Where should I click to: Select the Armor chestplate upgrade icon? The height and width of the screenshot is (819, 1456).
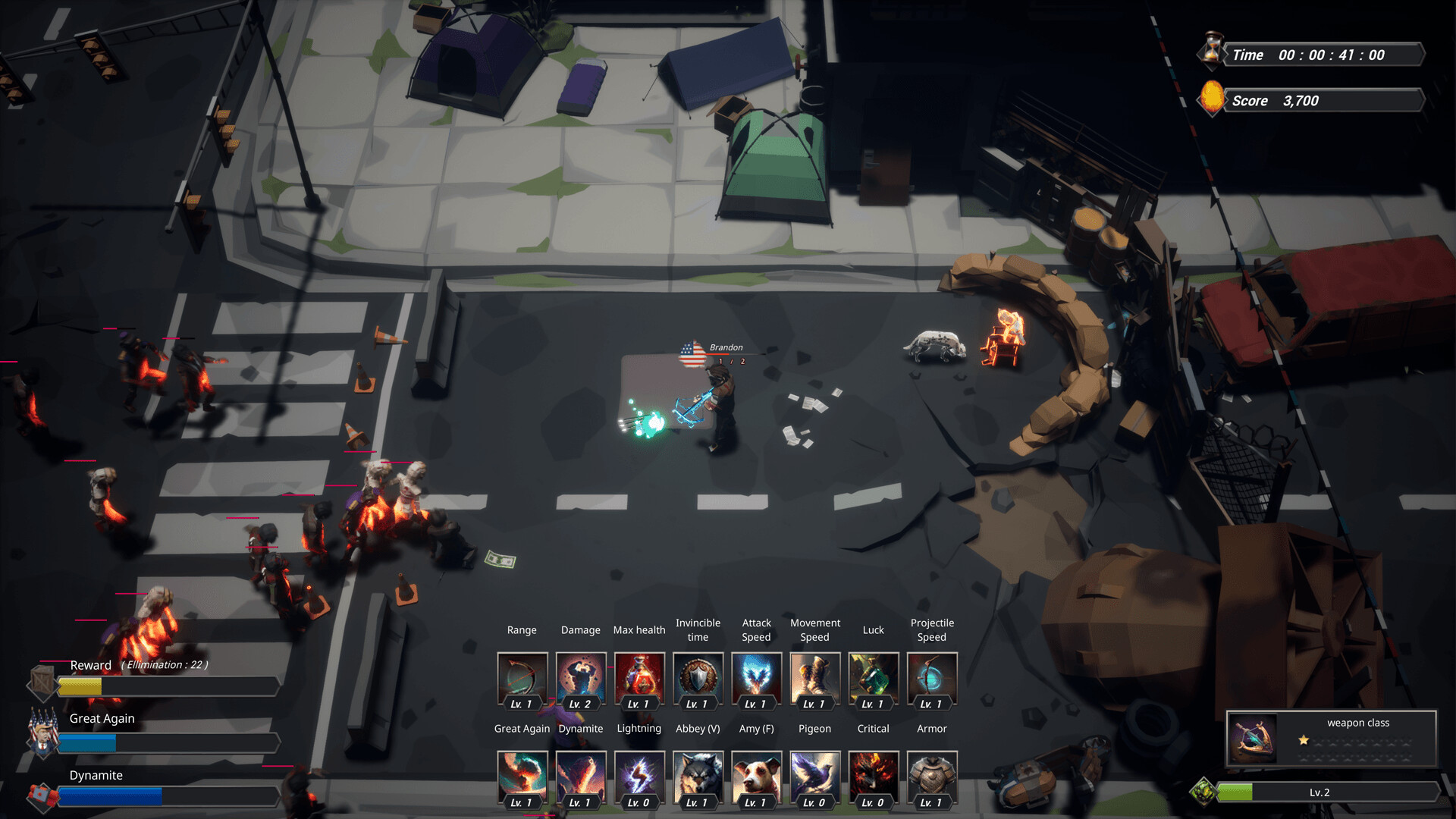click(x=932, y=778)
